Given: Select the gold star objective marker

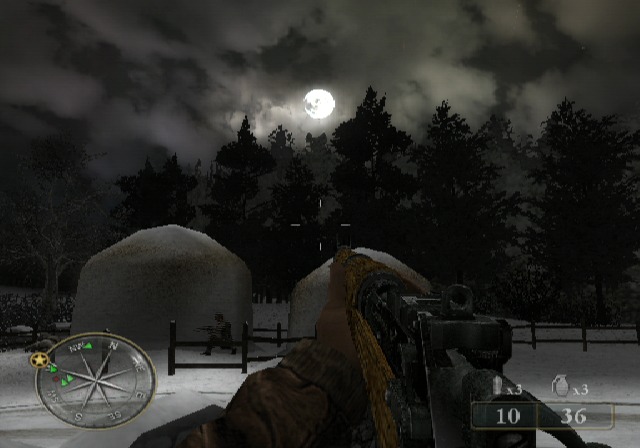Looking at the screenshot, I should coord(40,360).
